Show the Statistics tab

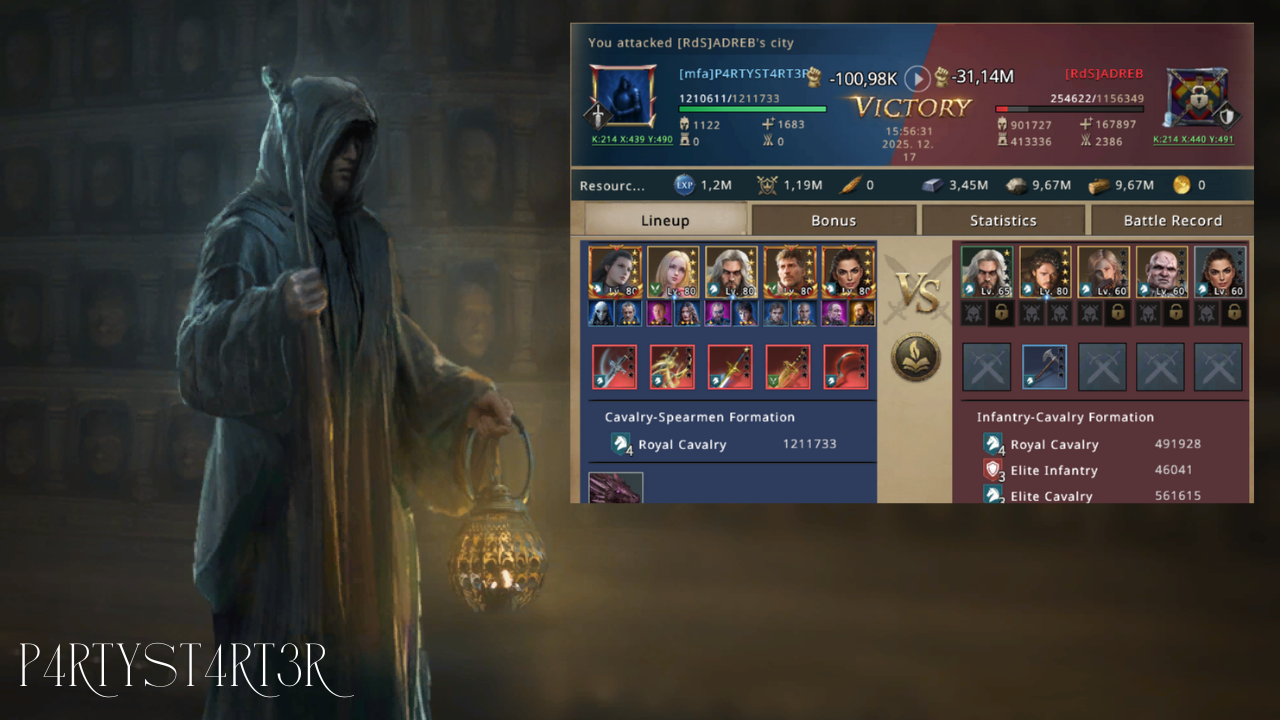click(1003, 220)
